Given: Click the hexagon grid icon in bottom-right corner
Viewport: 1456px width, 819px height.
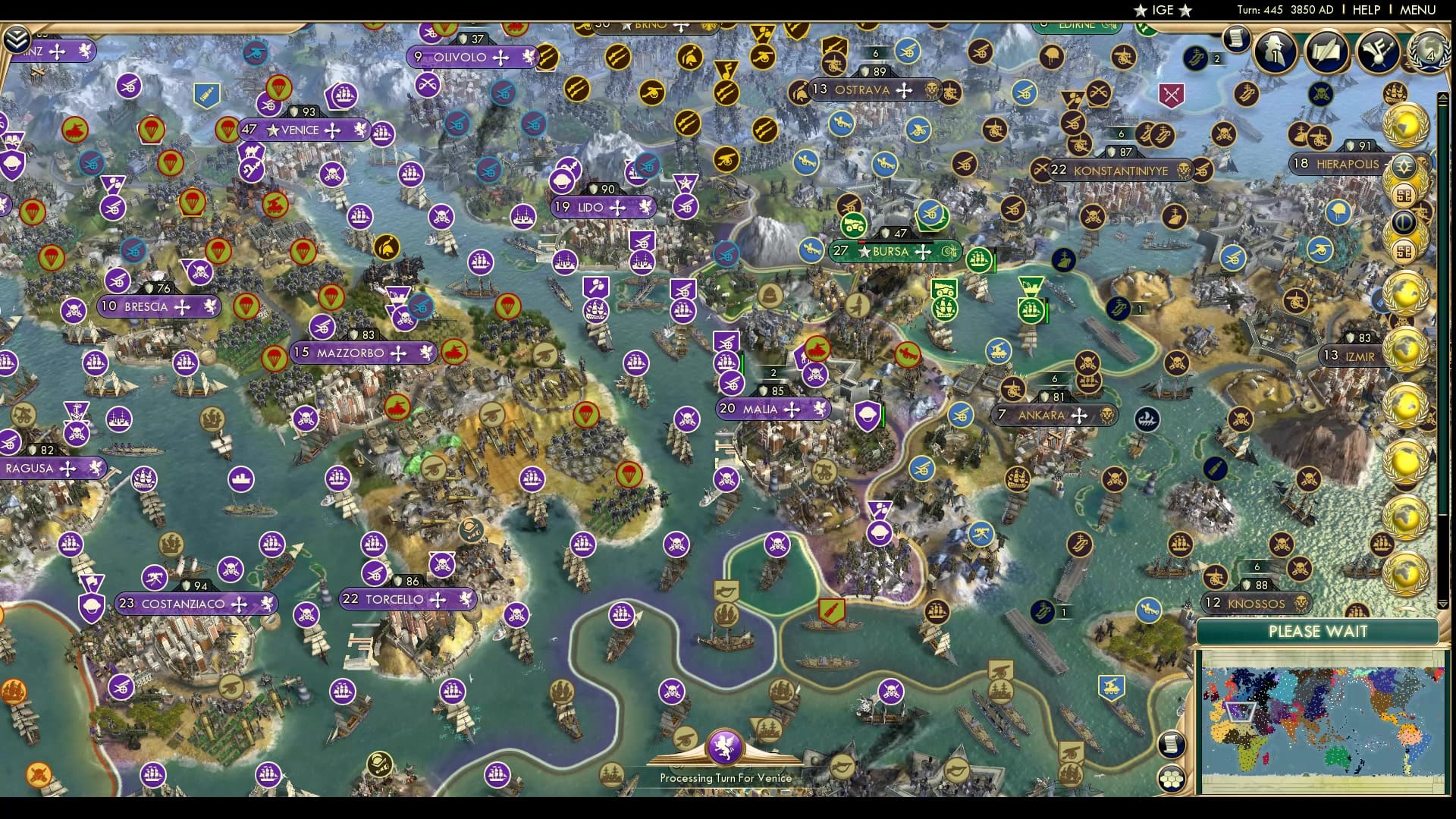Looking at the screenshot, I should (x=1172, y=777).
